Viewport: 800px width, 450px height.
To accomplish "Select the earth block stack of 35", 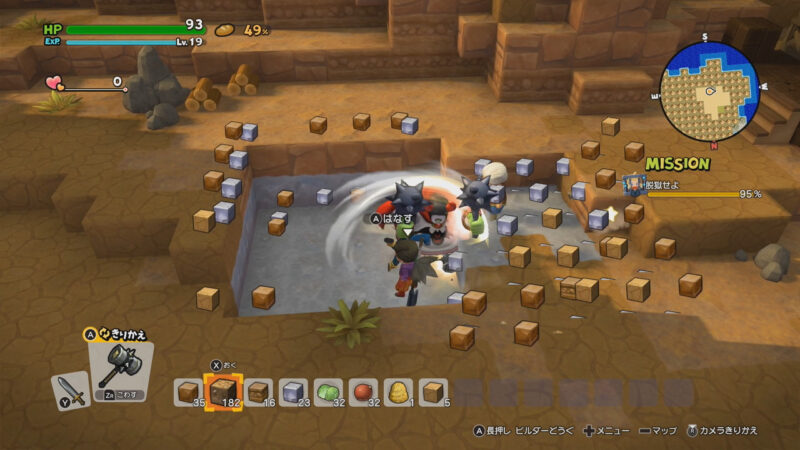I will tap(189, 393).
